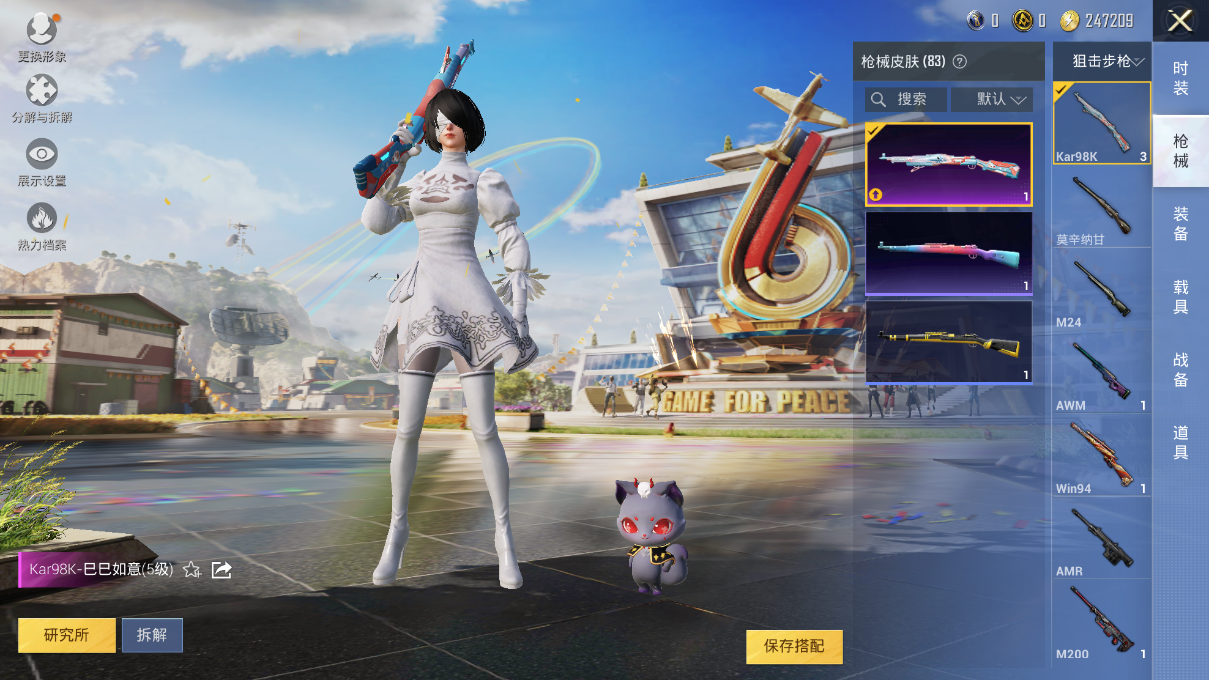
Task: Open the 默认 sort dropdown
Action: coord(991,99)
